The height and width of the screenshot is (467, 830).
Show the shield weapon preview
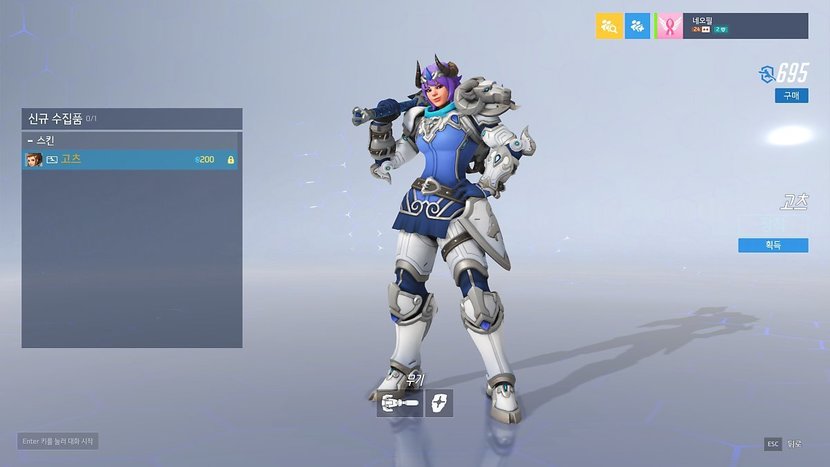439,403
